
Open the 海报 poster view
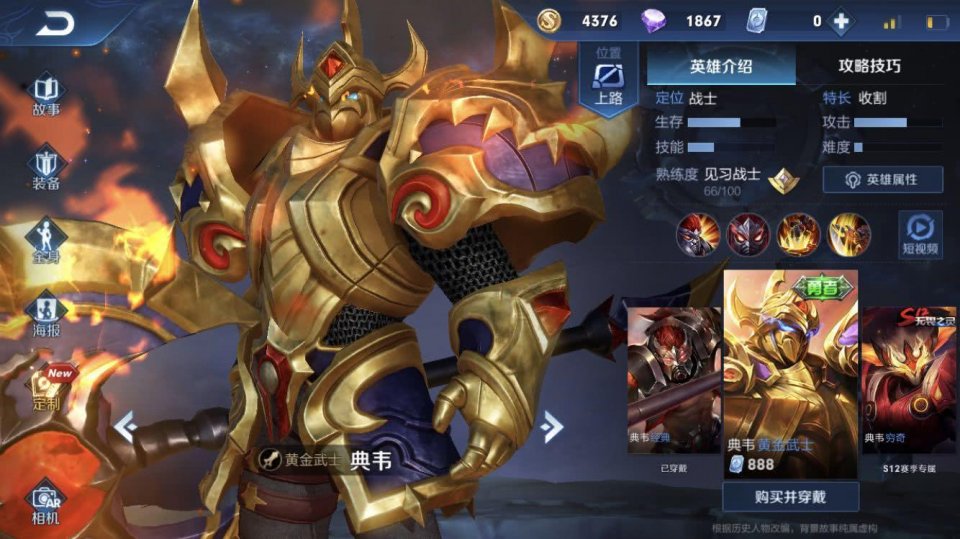pos(46,315)
